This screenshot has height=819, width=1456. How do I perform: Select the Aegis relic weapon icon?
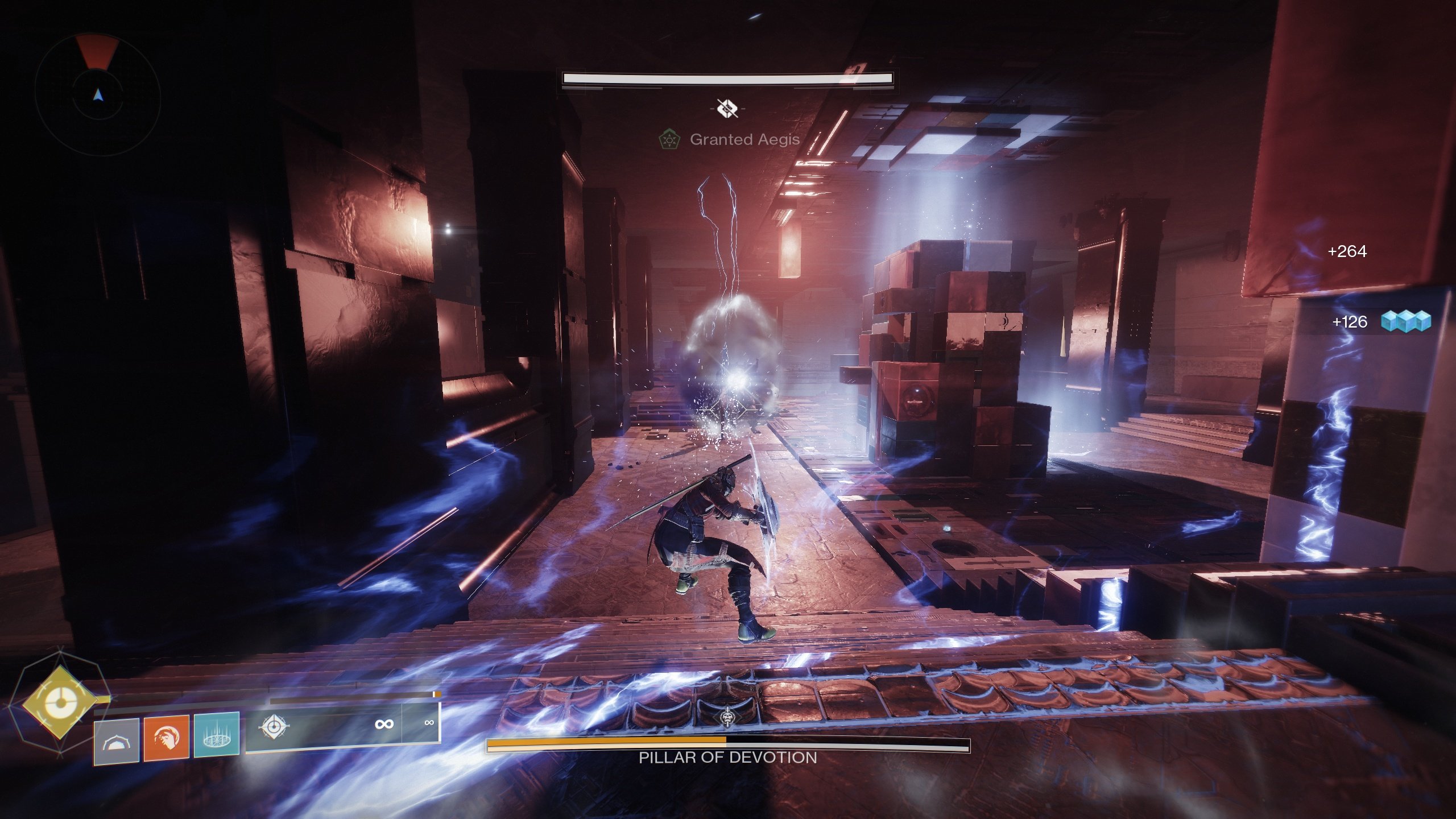[274, 726]
